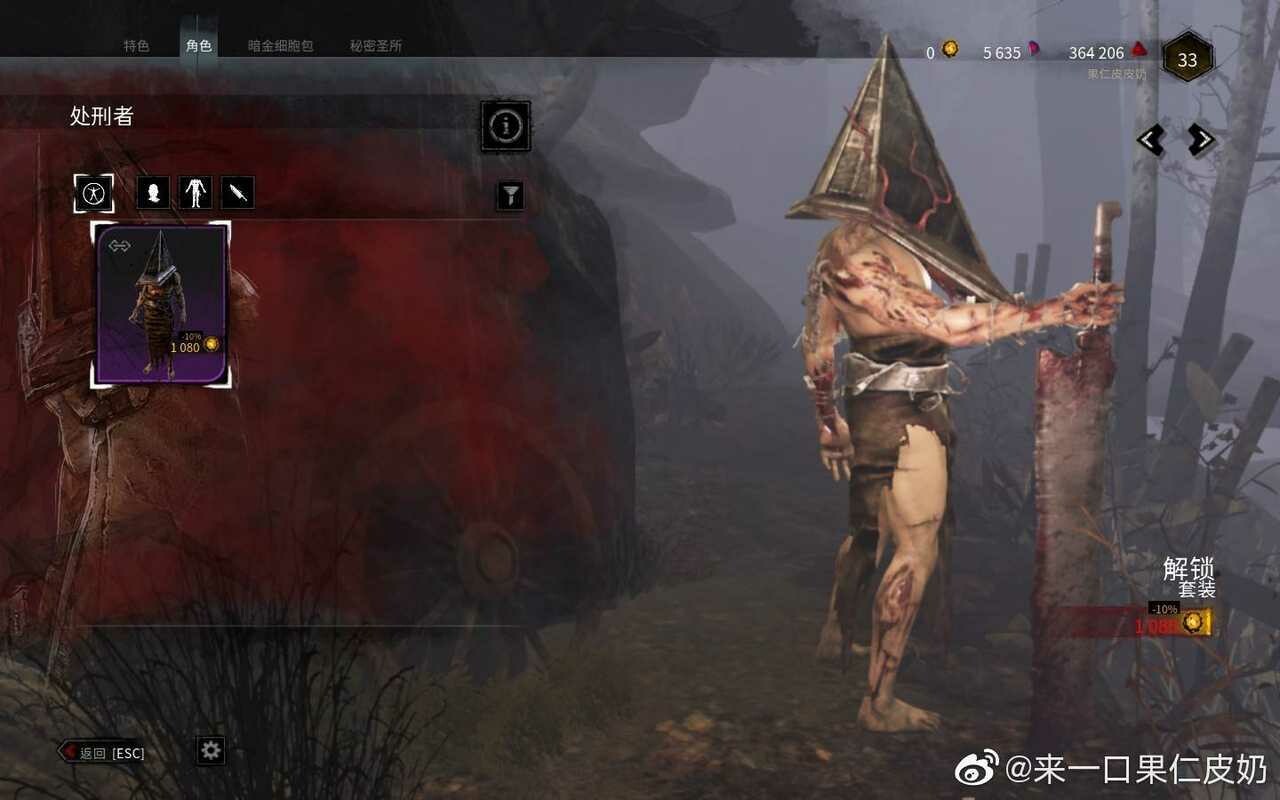
Task: Go to the 秘密圣所 tab
Action: (376, 46)
